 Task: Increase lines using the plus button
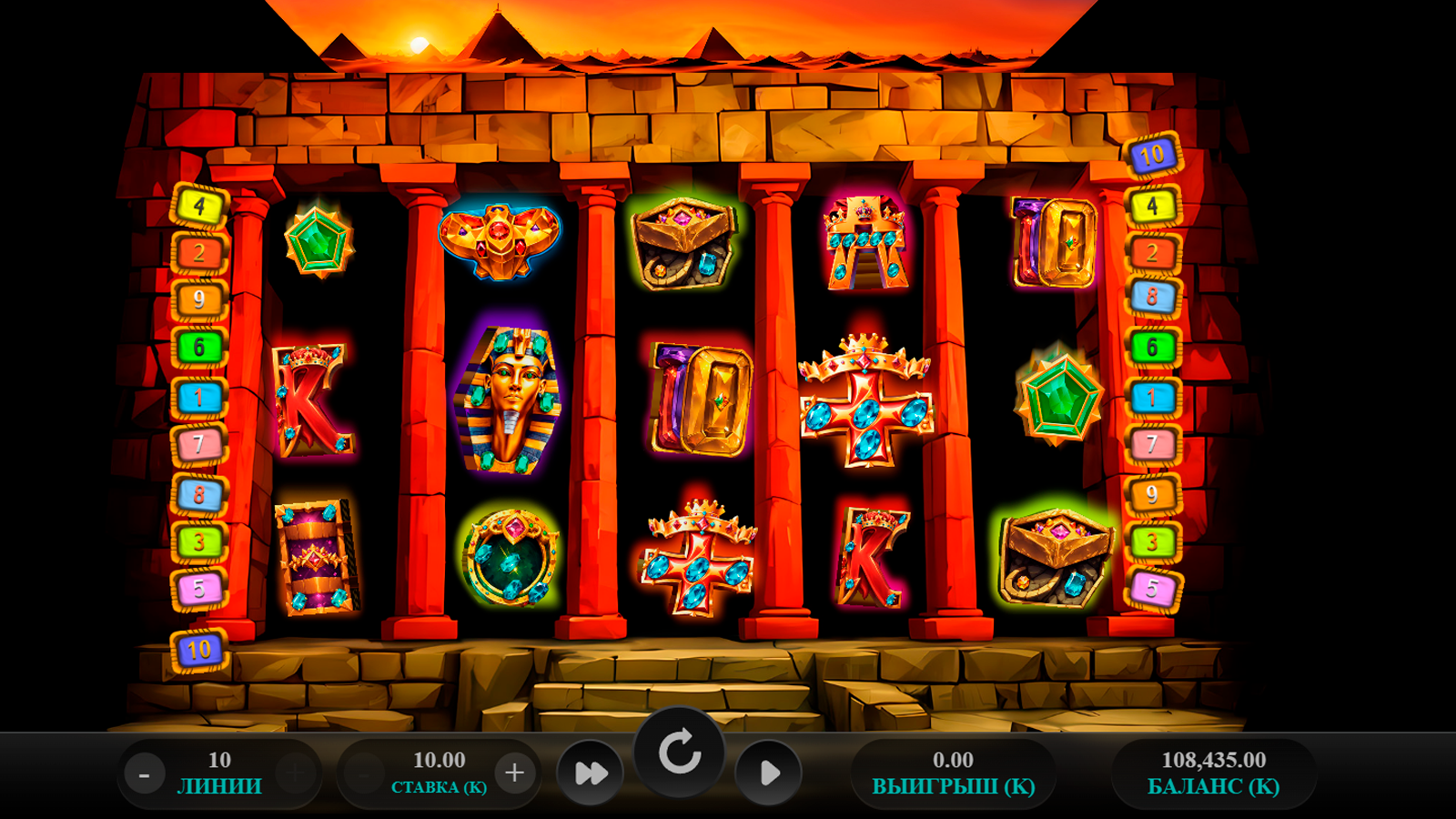click(x=293, y=773)
